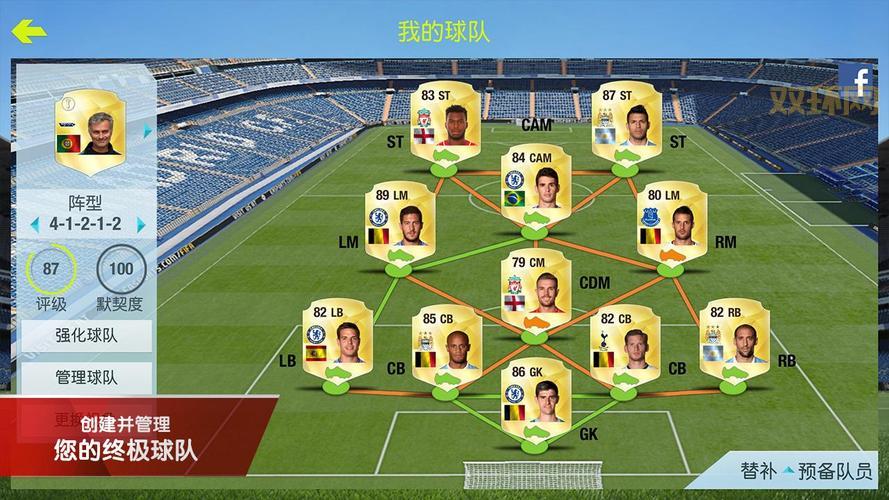
Task: Switch to next formation with right arrow
Action: (x=142, y=224)
